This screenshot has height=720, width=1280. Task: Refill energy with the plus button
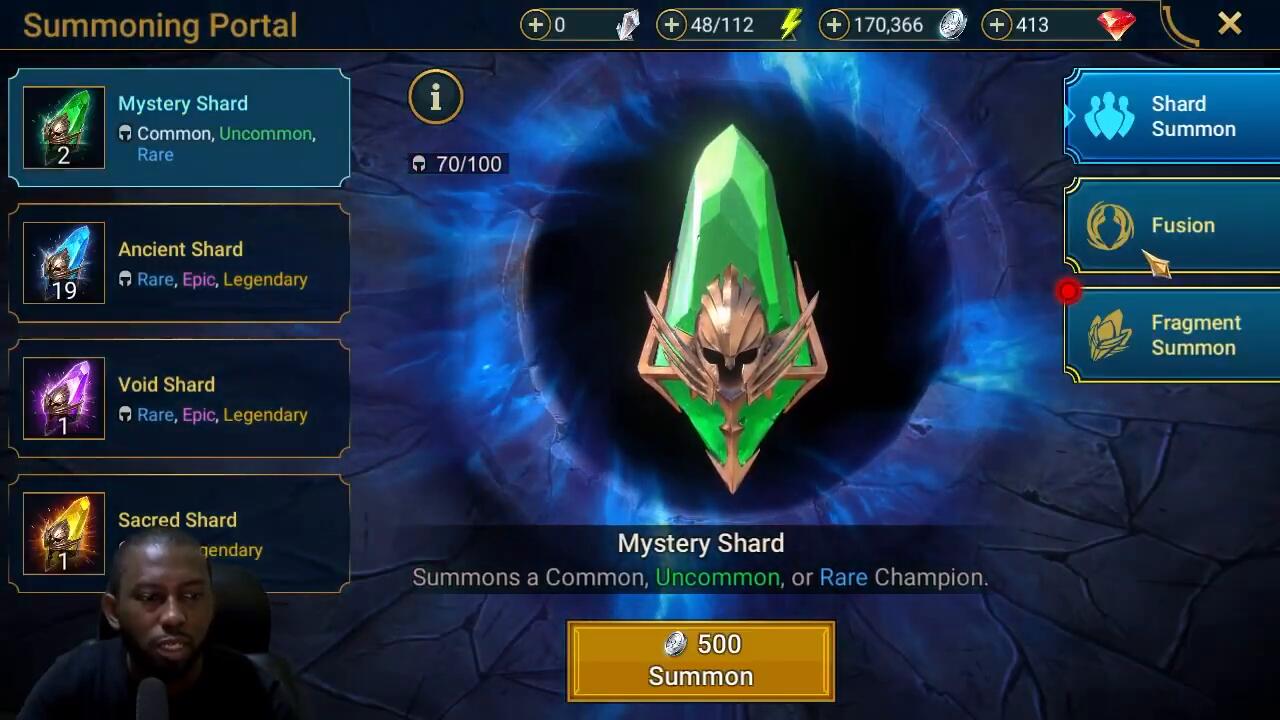pyautogui.click(x=672, y=25)
